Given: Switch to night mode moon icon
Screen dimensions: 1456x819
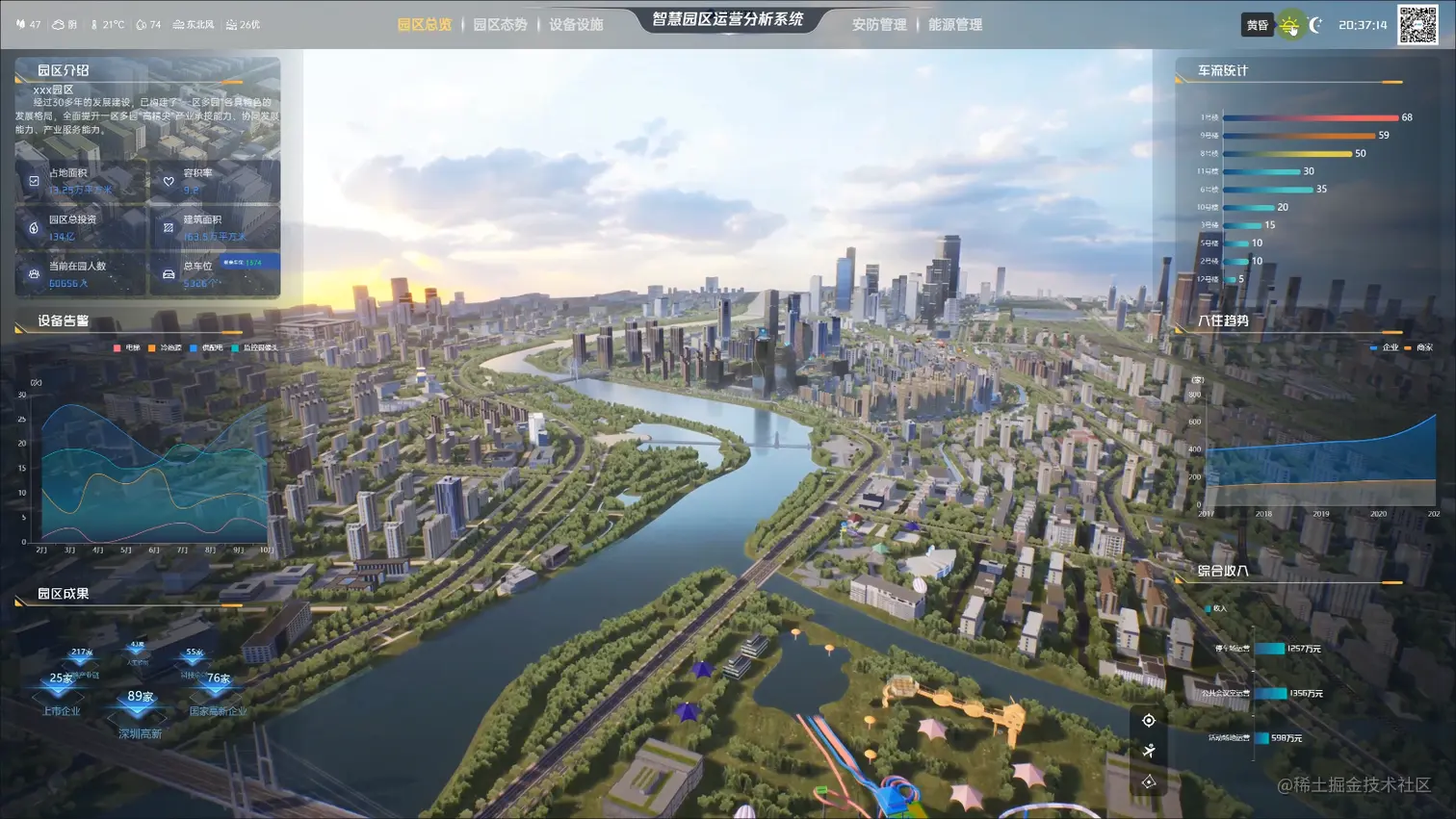Looking at the screenshot, I should point(1315,25).
